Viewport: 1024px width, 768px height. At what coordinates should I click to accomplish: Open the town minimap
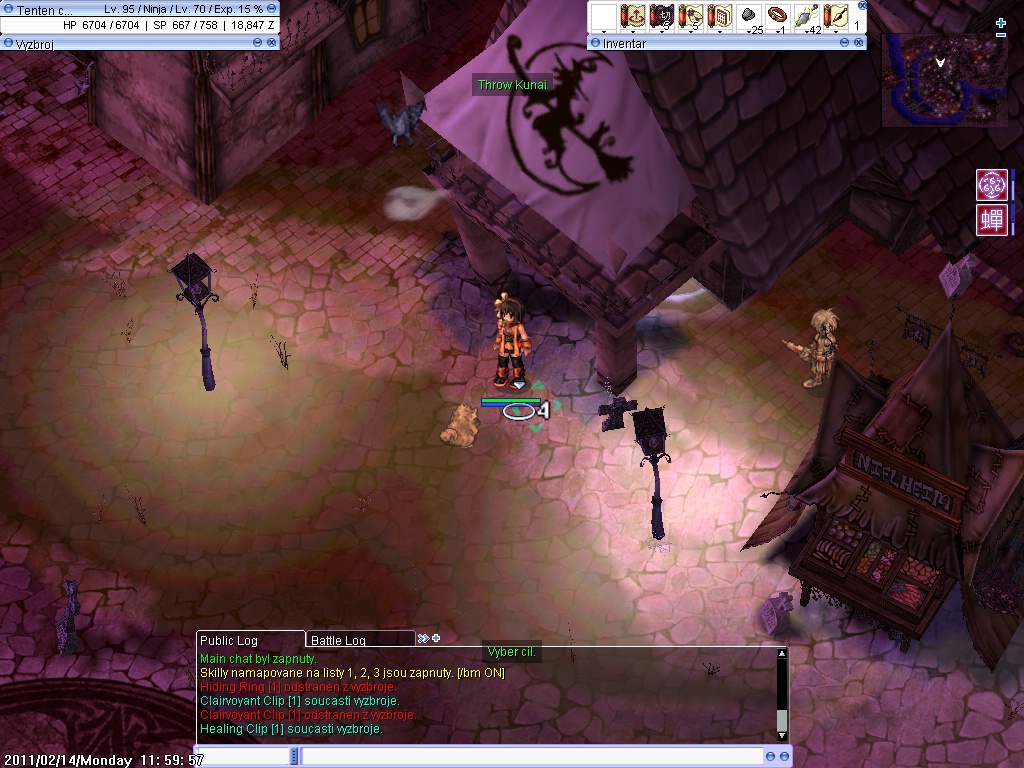tap(943, 80)
